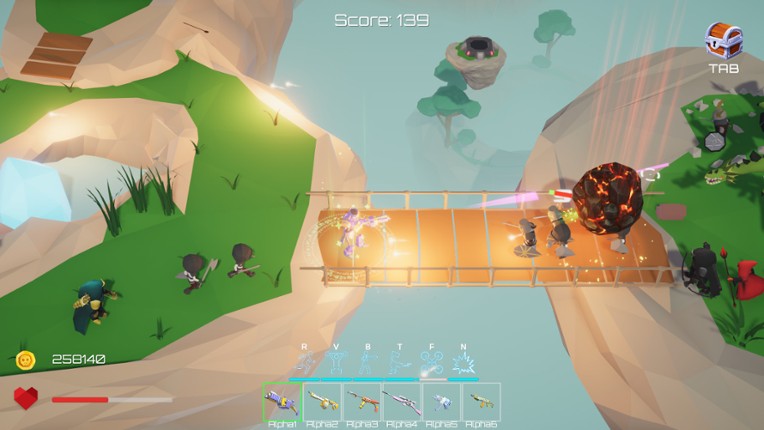Launch the drone ability icon
The width and height of the screenshot is (764, 430).
(x=431, y=363)
